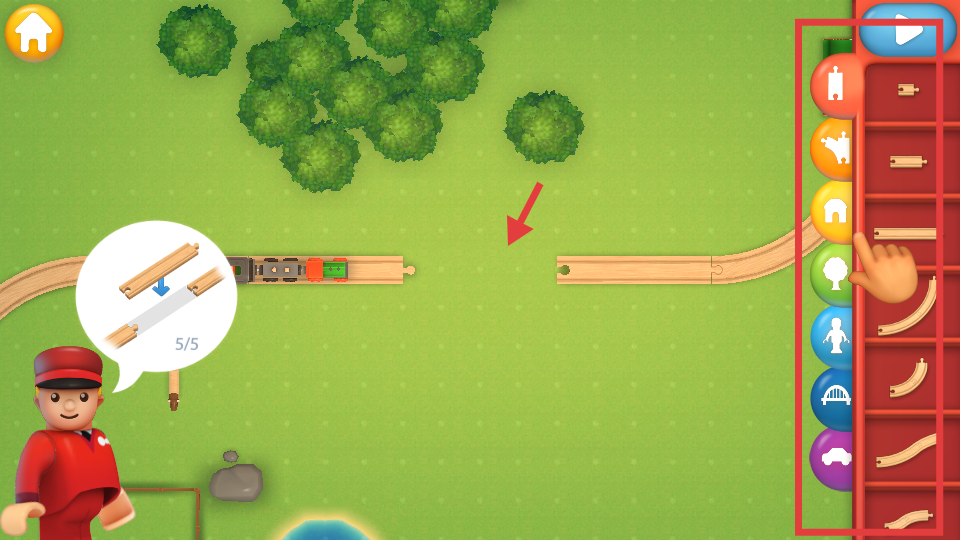Start the train with the play button
The width and height of the screenshot is (960, 540).
906,30
